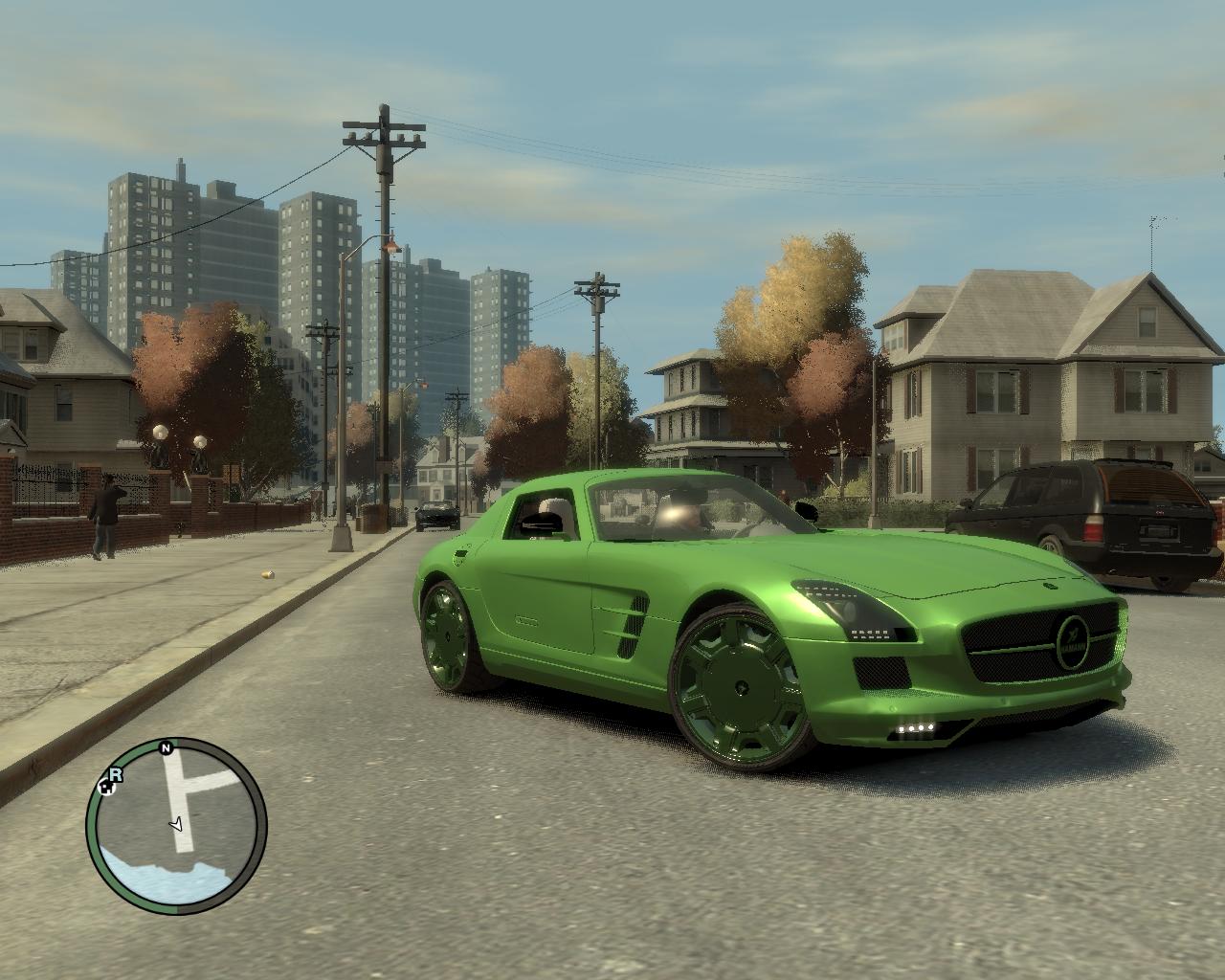Select the player arrow on the minimap

coord(176,822)
